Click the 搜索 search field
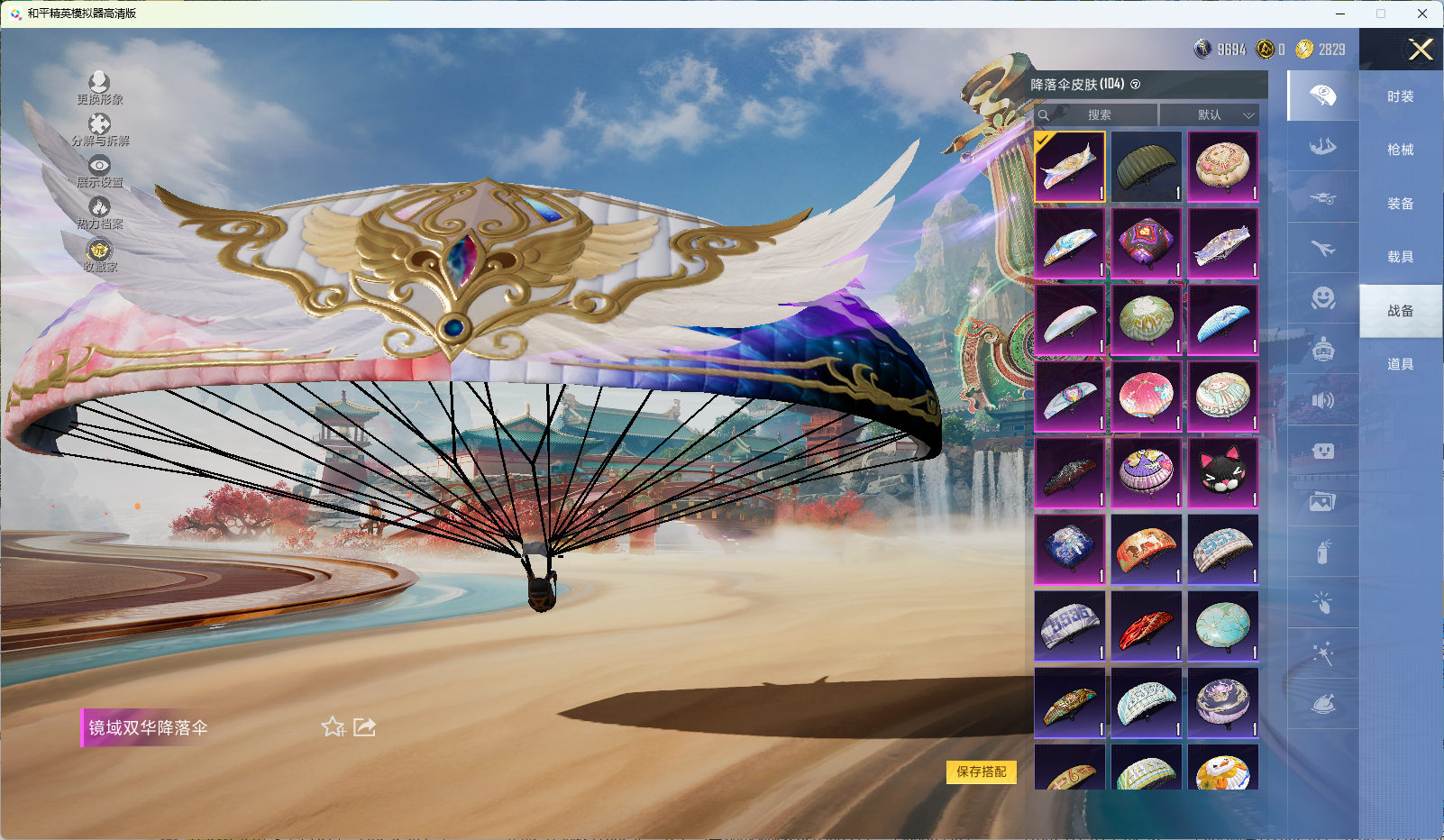 coord(1098,114)
